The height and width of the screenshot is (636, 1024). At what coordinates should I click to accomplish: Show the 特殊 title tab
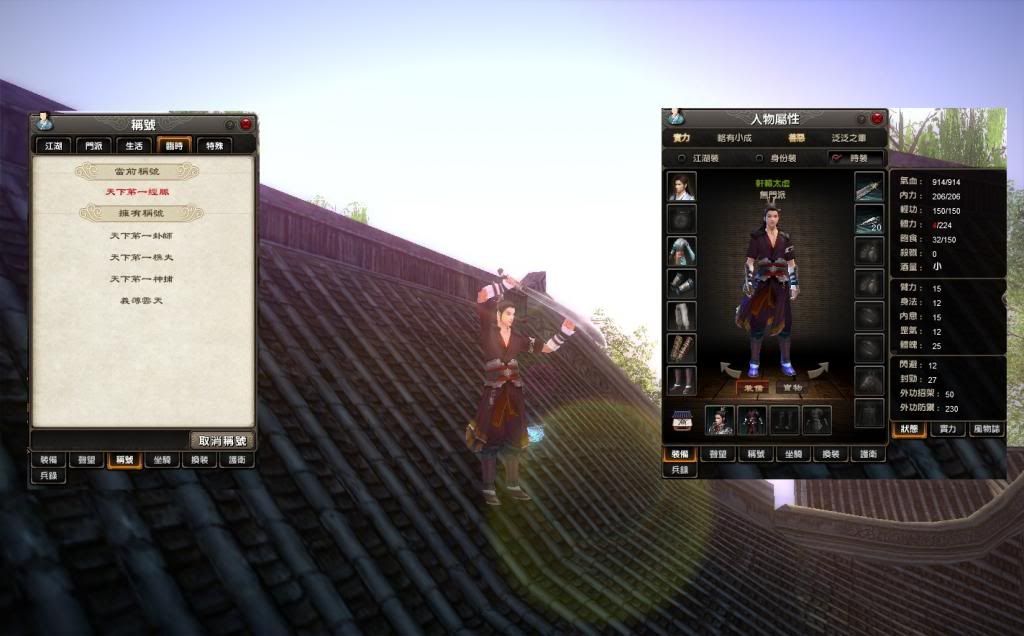[214, 146]
